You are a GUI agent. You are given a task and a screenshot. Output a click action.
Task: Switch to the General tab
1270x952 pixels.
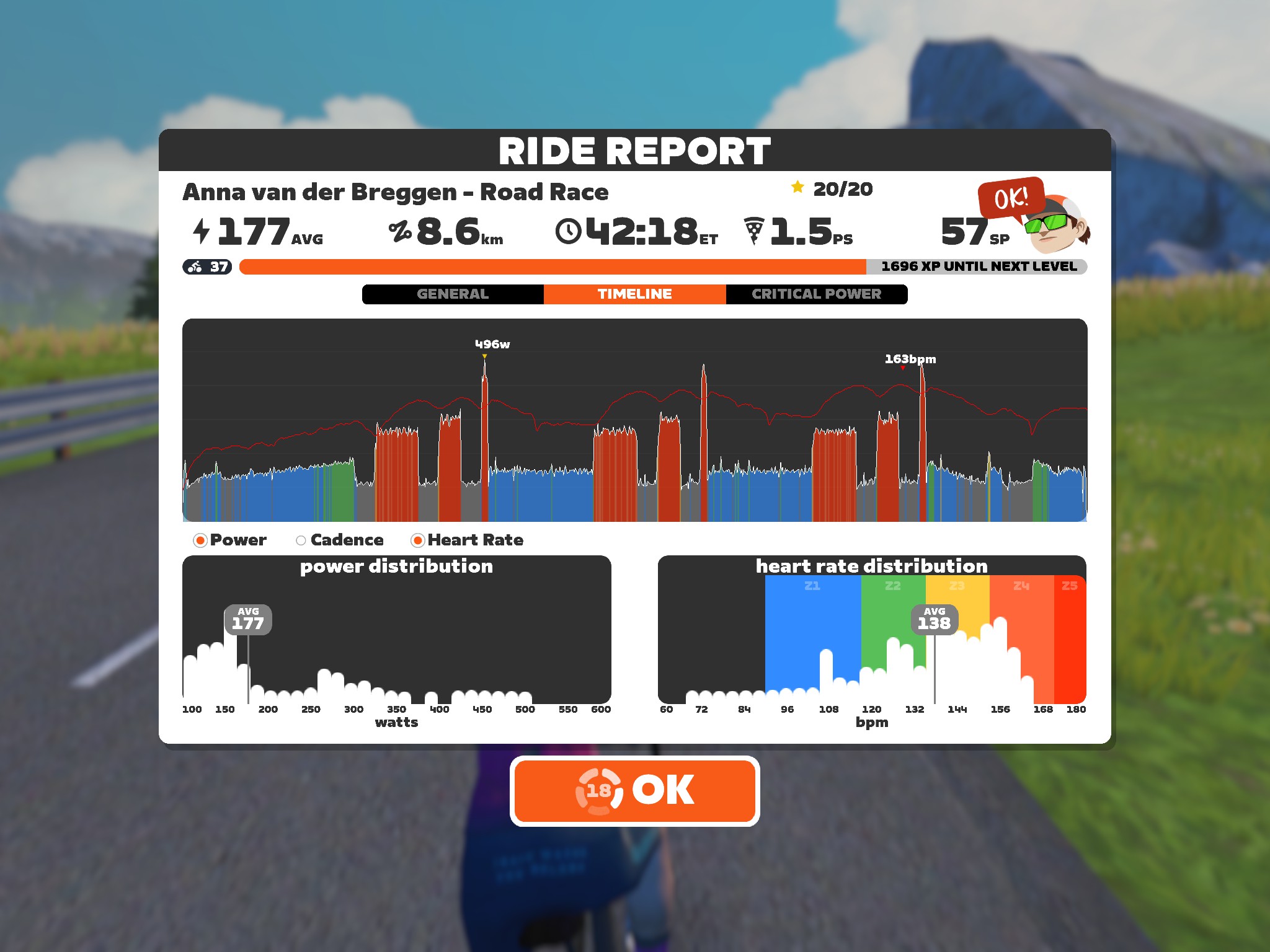click(453, 294)
